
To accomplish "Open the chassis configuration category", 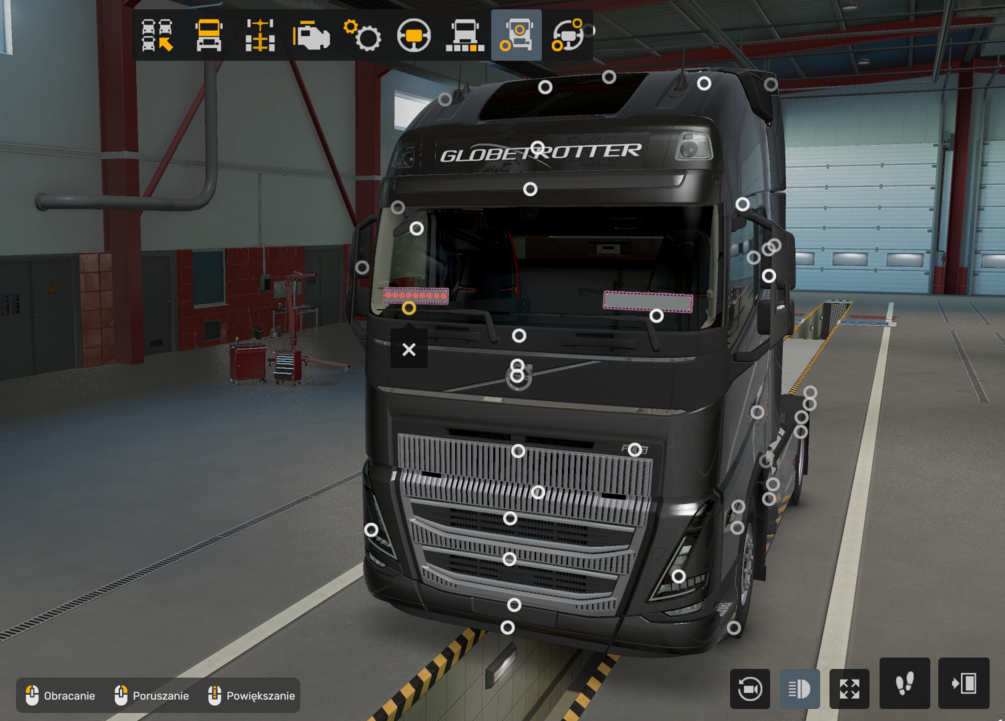I will coord(260,35).
